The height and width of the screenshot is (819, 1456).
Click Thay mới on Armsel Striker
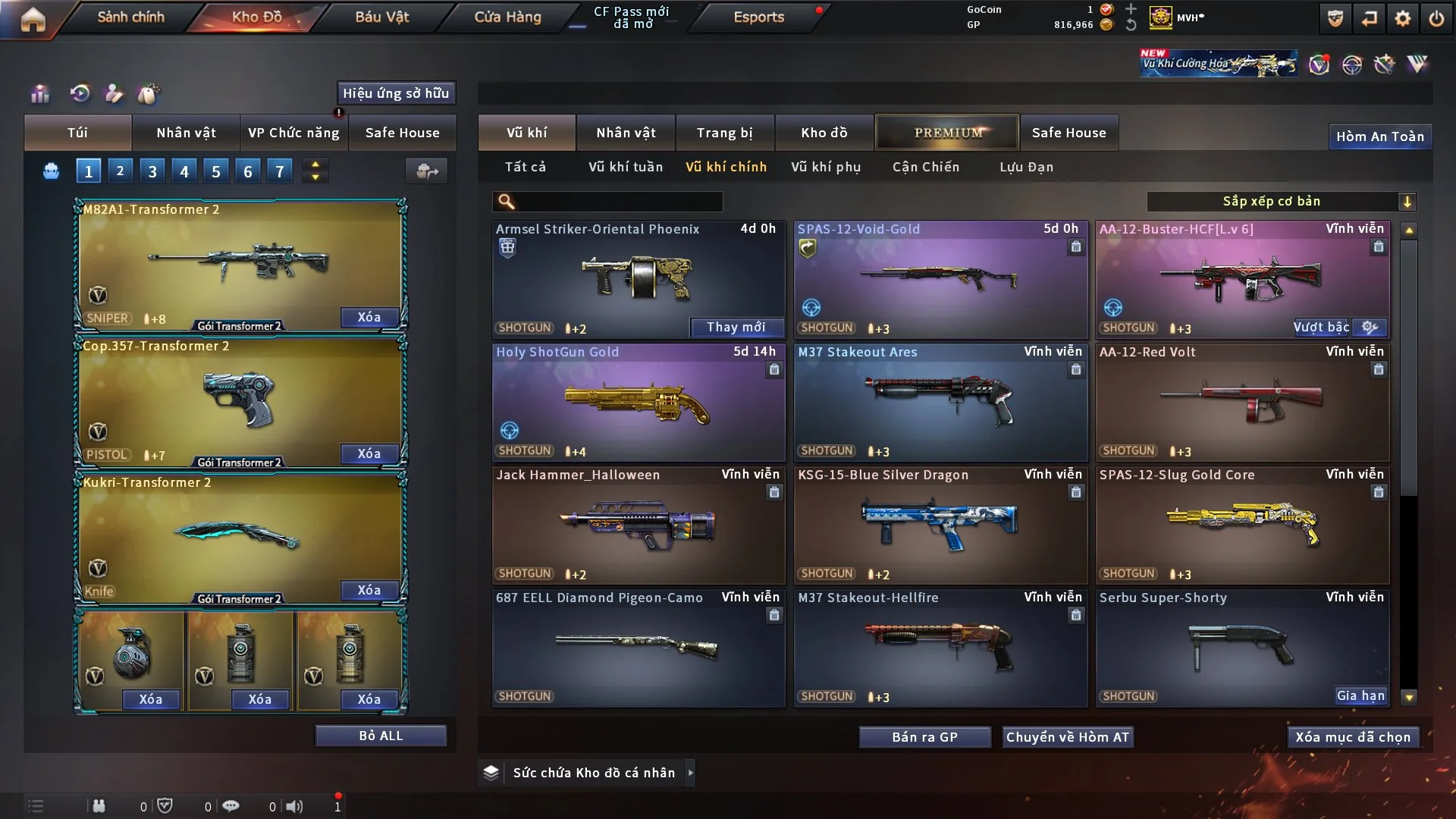click(736, 327)
